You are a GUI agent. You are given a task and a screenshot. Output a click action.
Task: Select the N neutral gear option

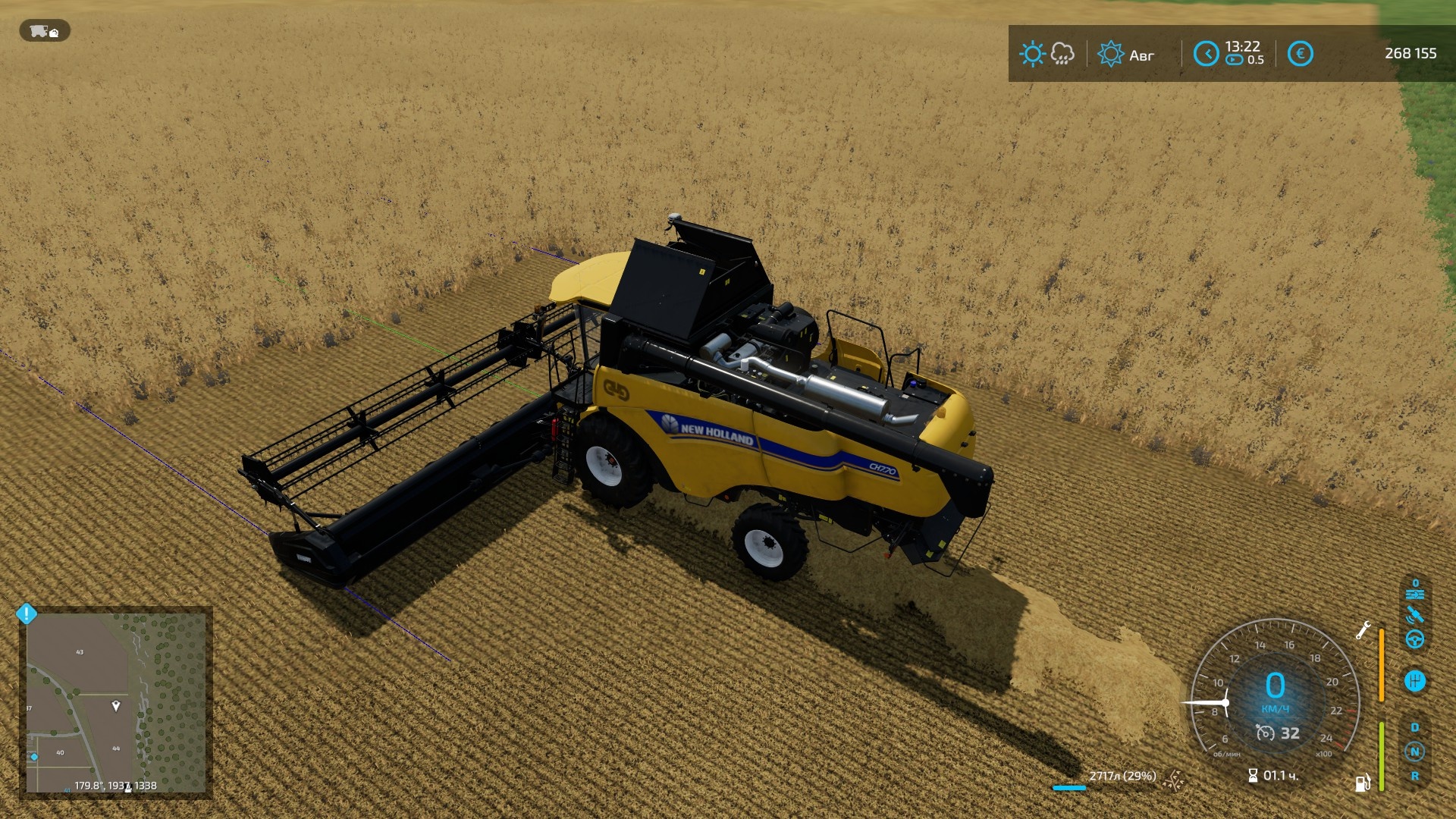pos(1415,751)
